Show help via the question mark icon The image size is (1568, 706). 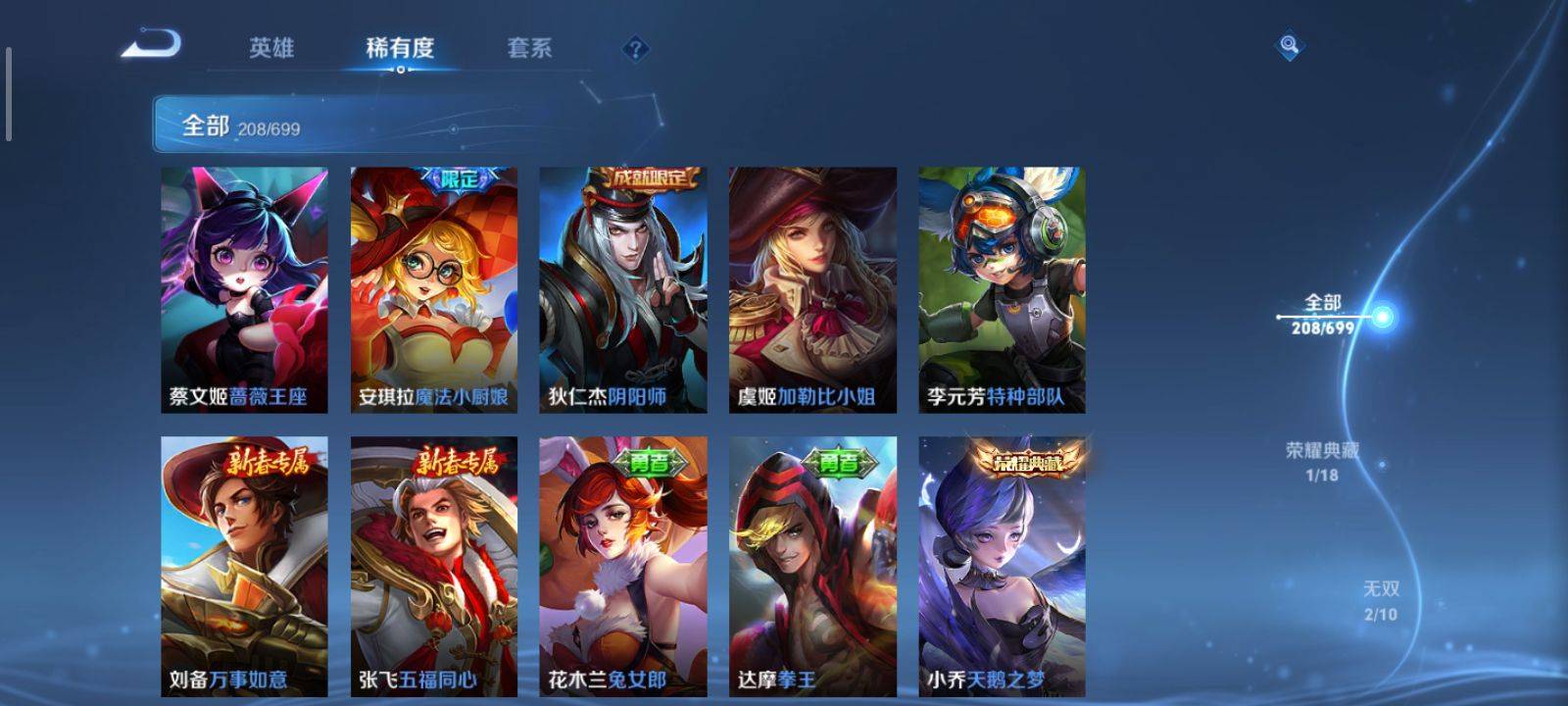pos(635,48)
